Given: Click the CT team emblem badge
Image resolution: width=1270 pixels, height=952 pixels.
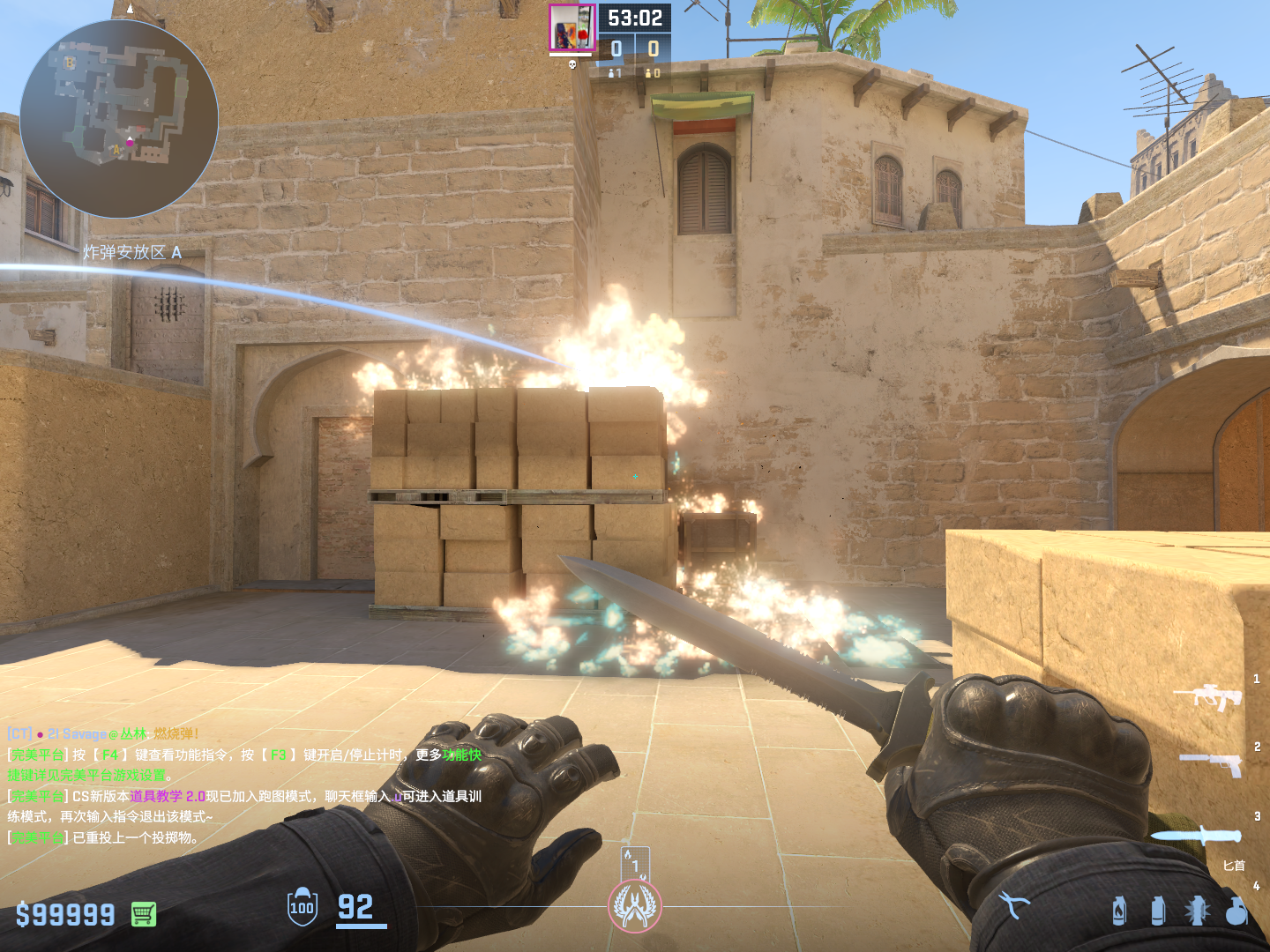Looking at the screenshot, I should click(634, 906).
